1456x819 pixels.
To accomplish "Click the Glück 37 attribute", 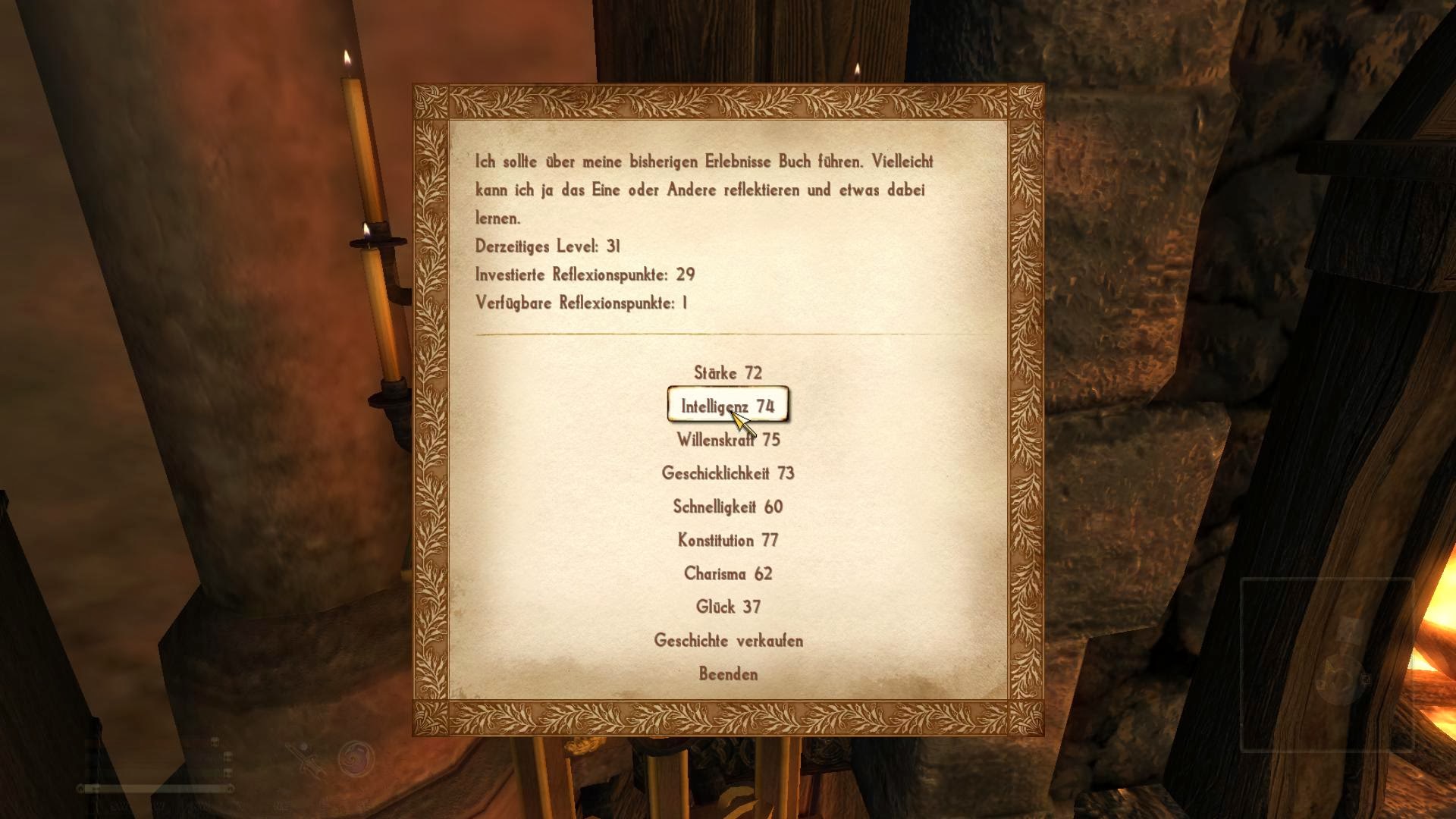I will point(728,607).
